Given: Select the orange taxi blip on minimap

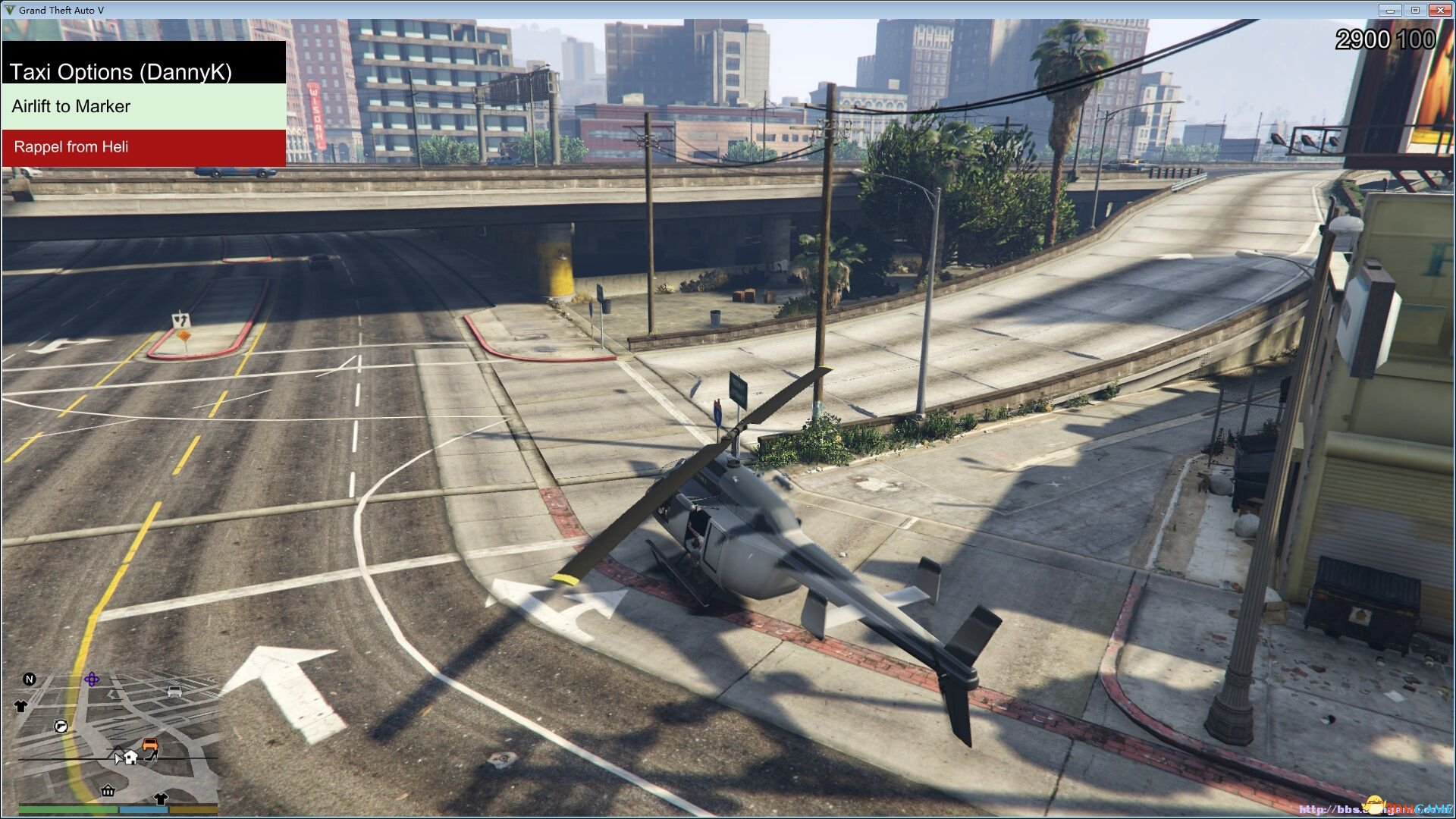Looking at the screenshot, I should (x=150, y=744).
